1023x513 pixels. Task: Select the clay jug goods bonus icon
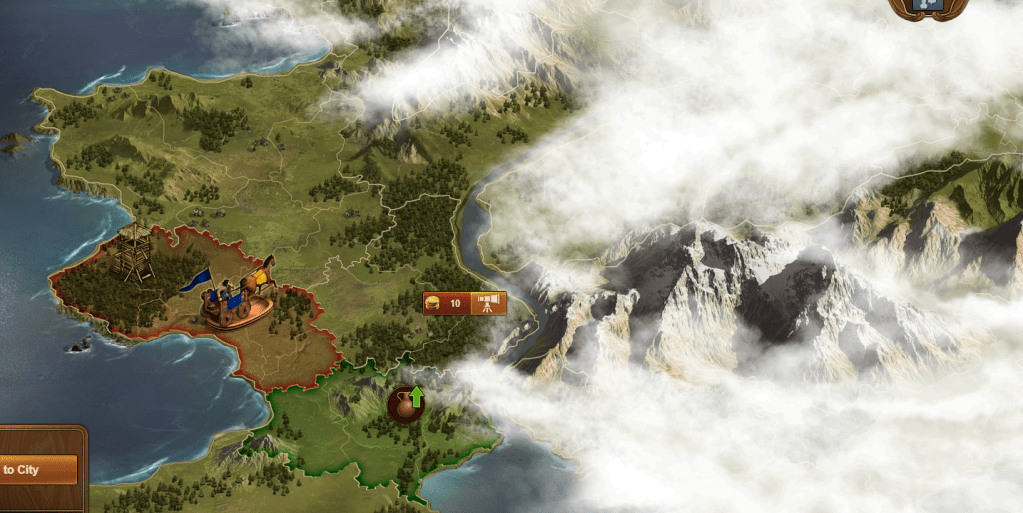pyautogui.click(x=405, y=404)
